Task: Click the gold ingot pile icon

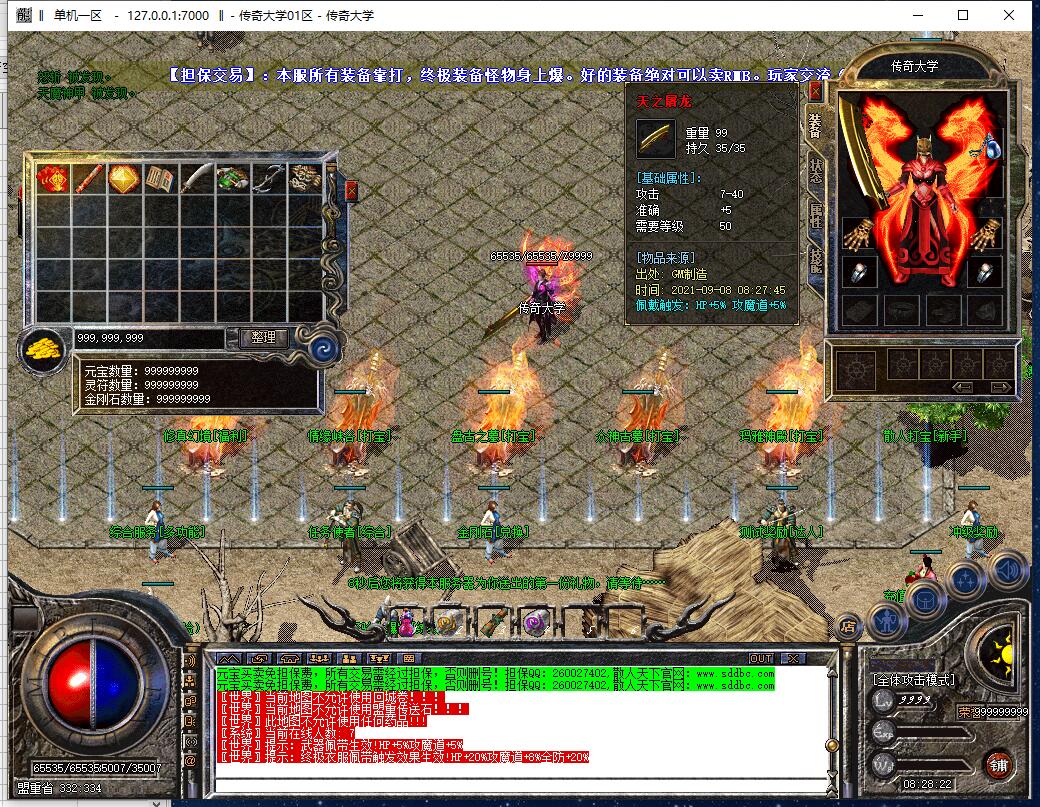Action: [43, 350]
